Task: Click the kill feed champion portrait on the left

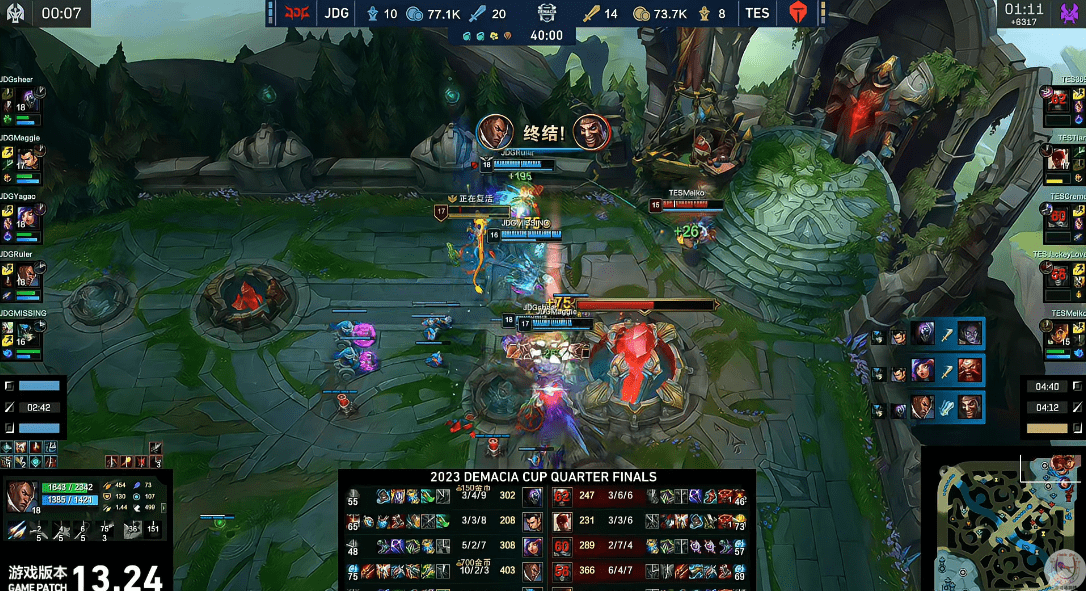Action: (x=495, y=131)
